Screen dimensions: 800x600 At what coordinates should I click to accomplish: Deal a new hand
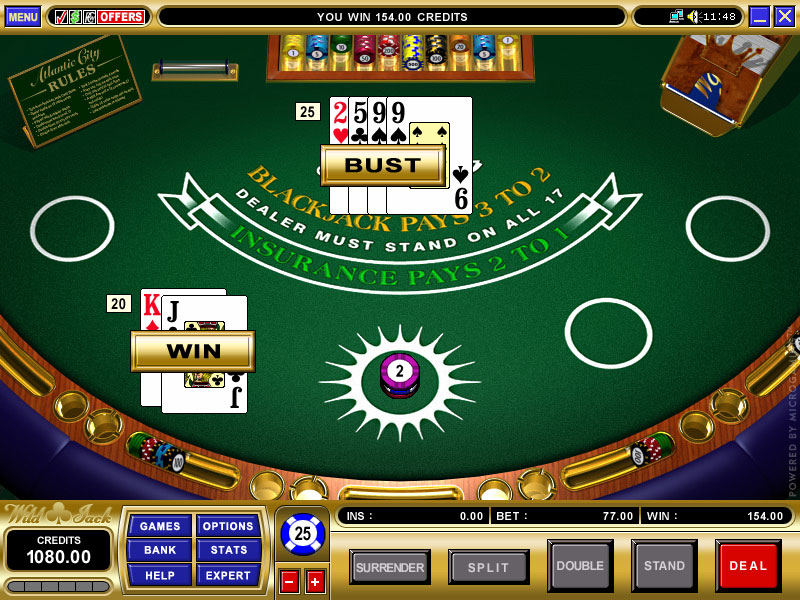click(x=748, y=566)
